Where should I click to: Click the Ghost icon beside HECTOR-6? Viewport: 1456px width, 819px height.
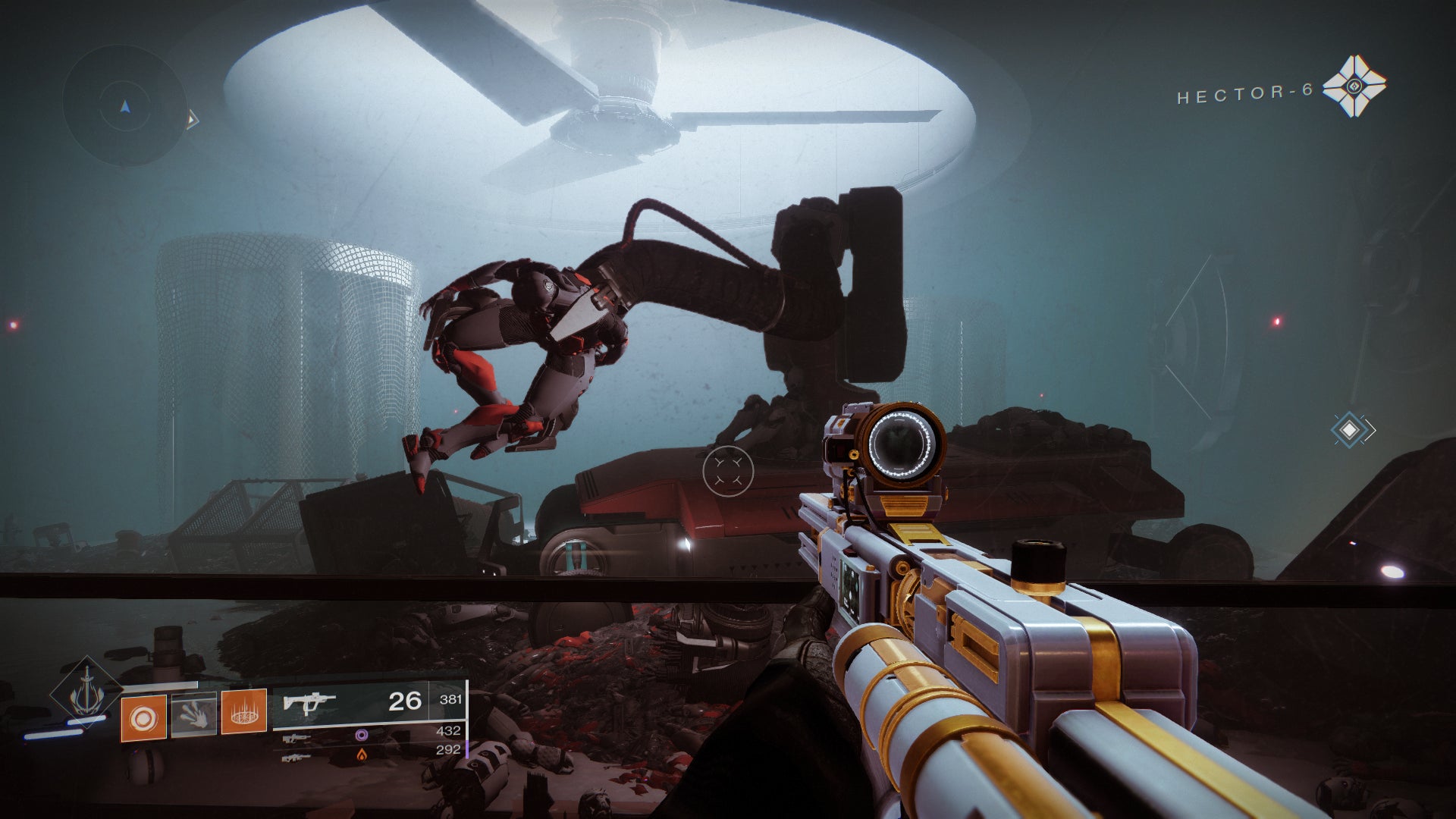tap(1354, 86)
